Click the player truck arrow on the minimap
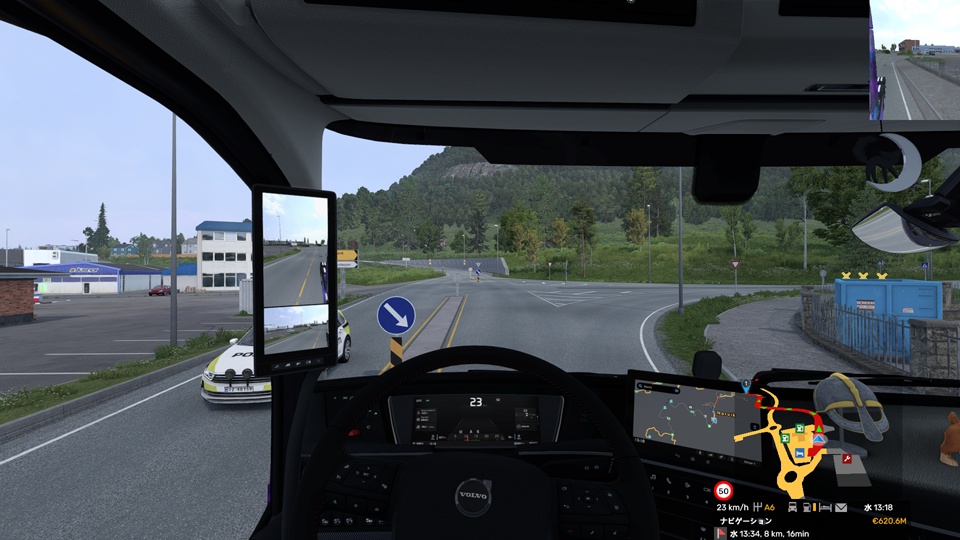 click(x=820, y=440)
